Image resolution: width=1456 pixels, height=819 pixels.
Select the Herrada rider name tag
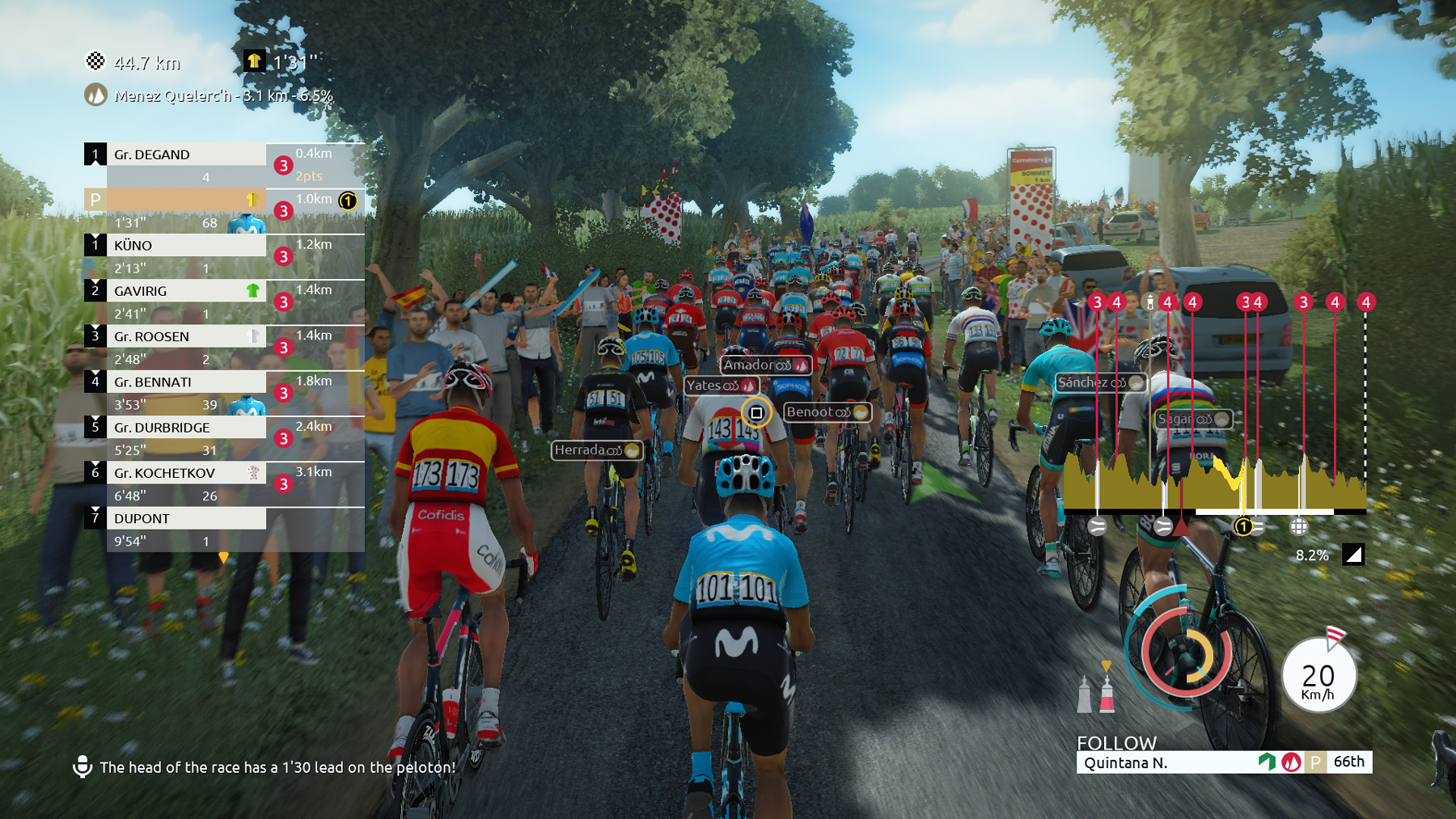tap(596, 450)
